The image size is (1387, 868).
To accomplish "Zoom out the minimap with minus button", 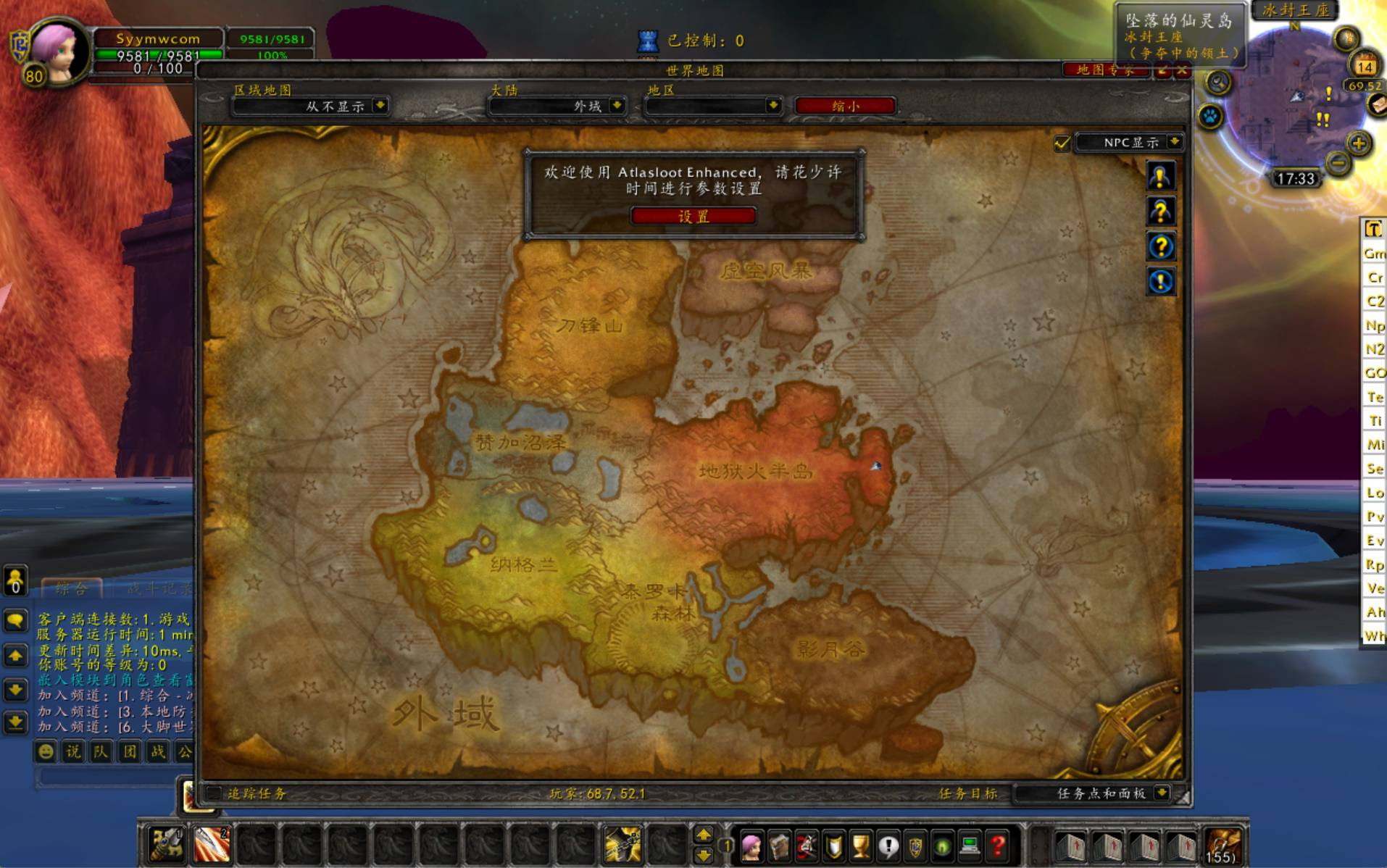I will 1338,163.
